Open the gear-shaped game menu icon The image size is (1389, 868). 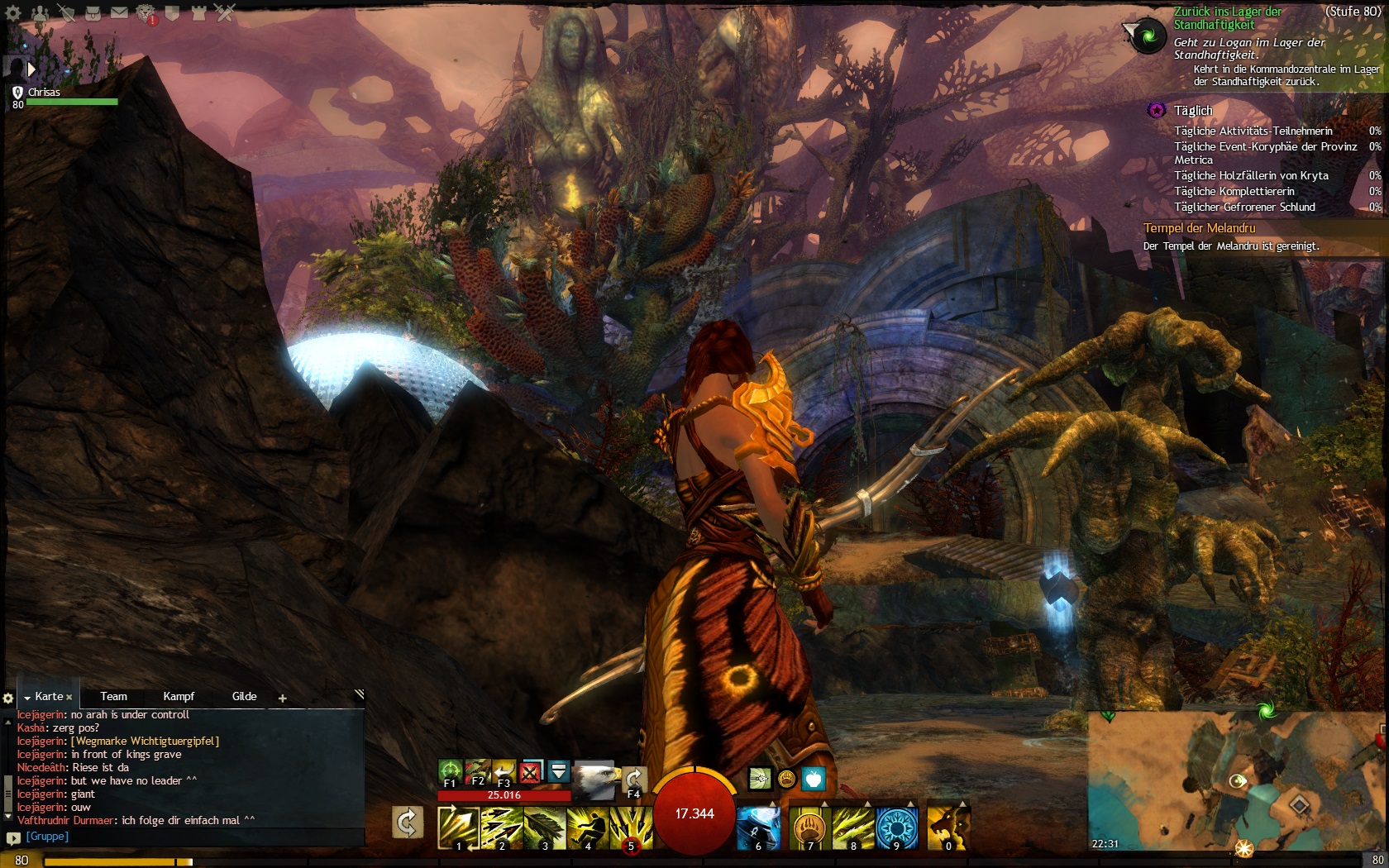coord(13,13)
